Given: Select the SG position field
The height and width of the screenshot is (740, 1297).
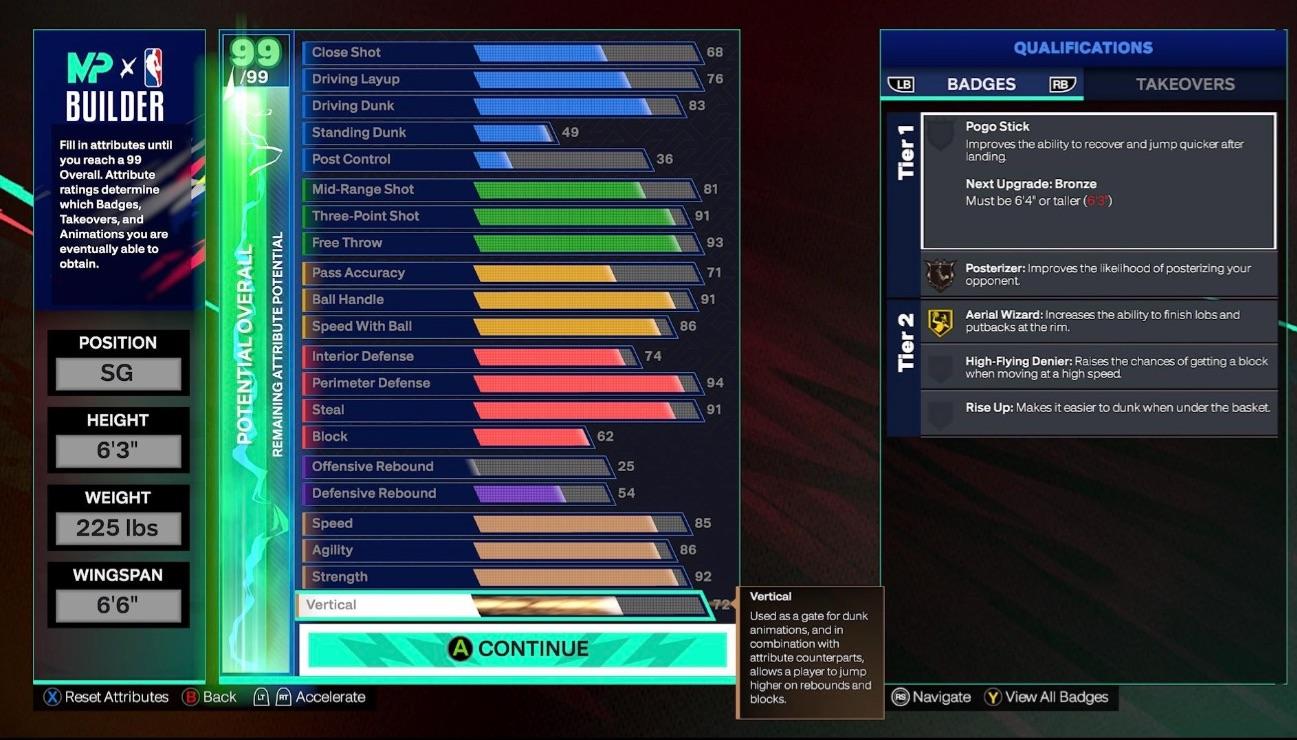Looking at the screenshot, I should pos(118,372).
